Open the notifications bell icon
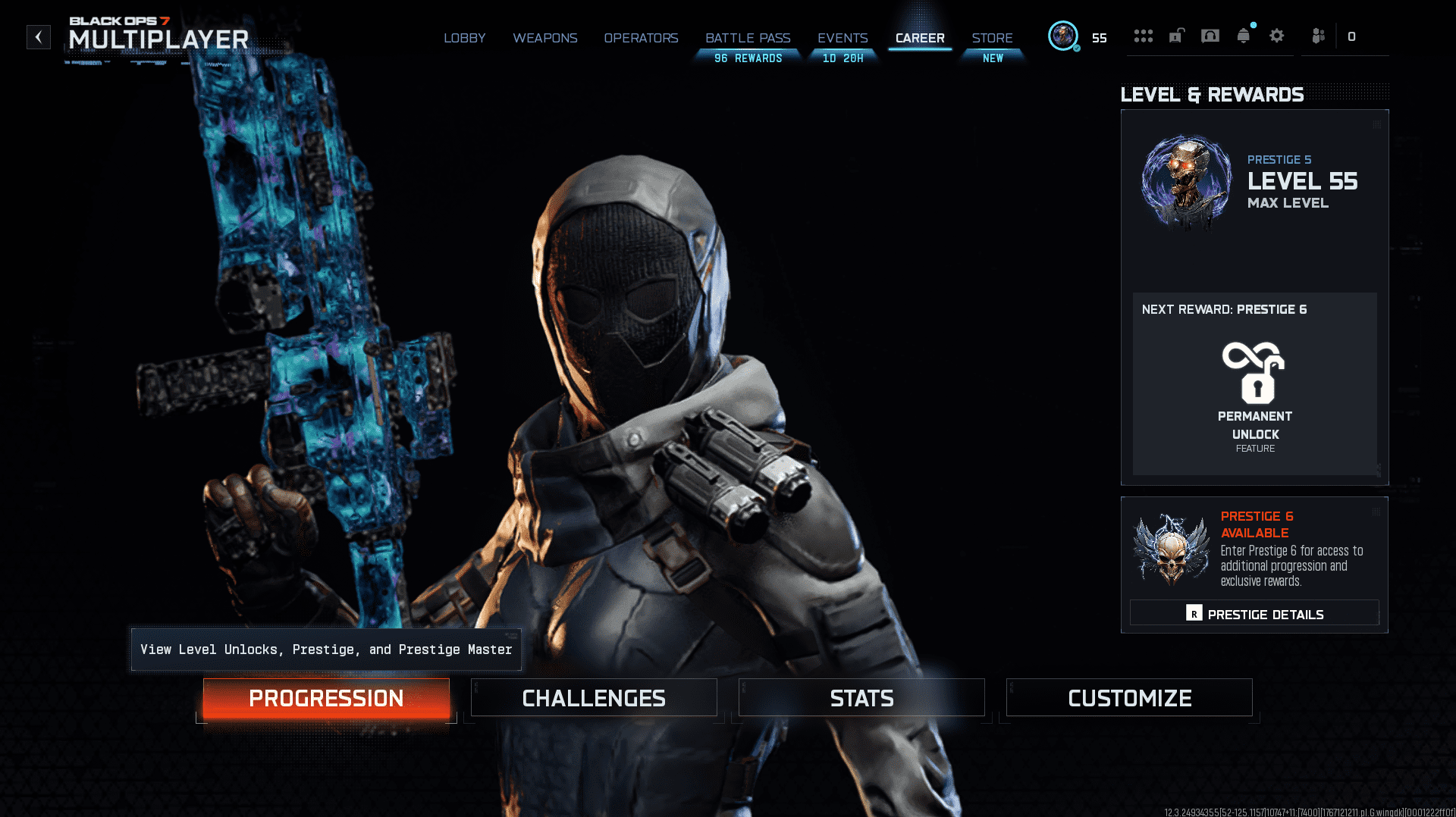 (1242, 35)
